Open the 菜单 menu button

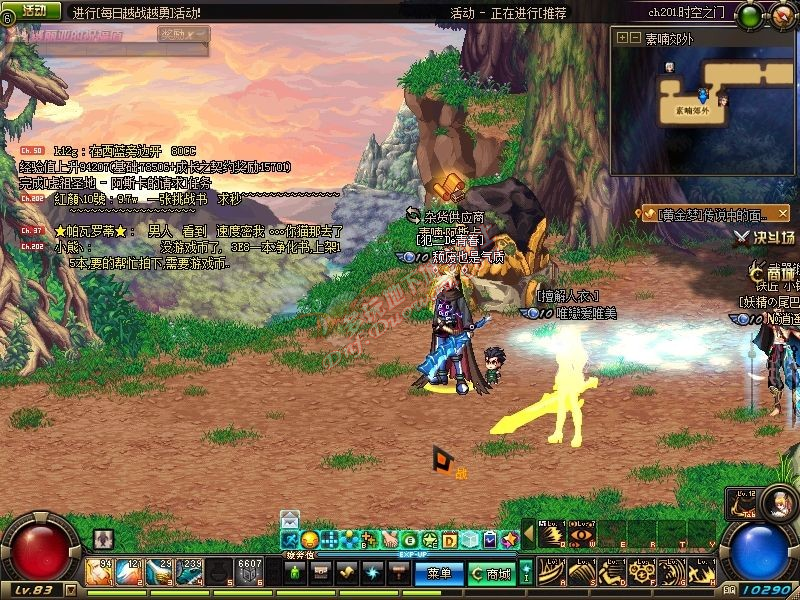439,574
